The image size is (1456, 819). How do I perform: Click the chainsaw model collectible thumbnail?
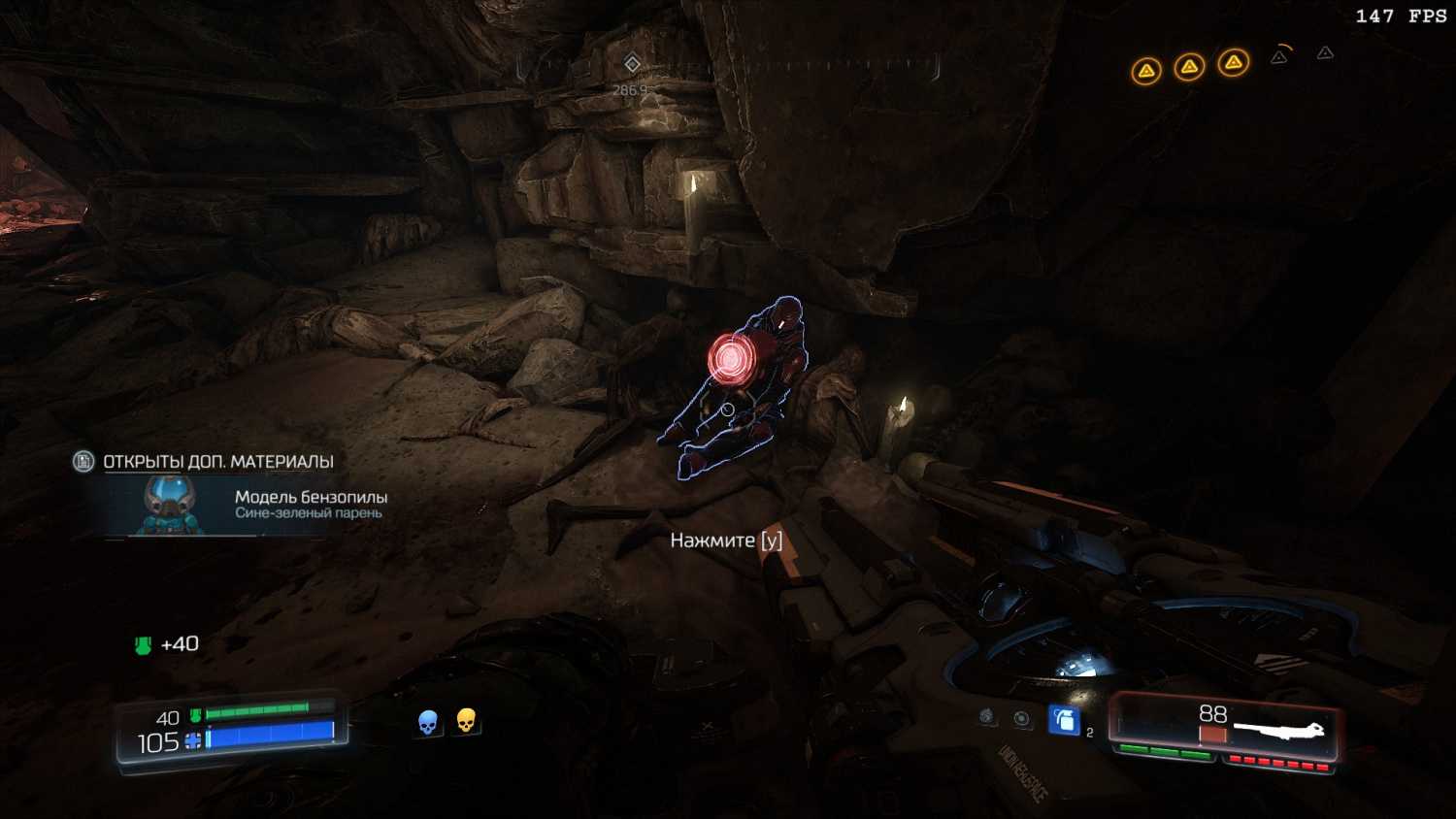pyautogui.click(x=170, y=505)
